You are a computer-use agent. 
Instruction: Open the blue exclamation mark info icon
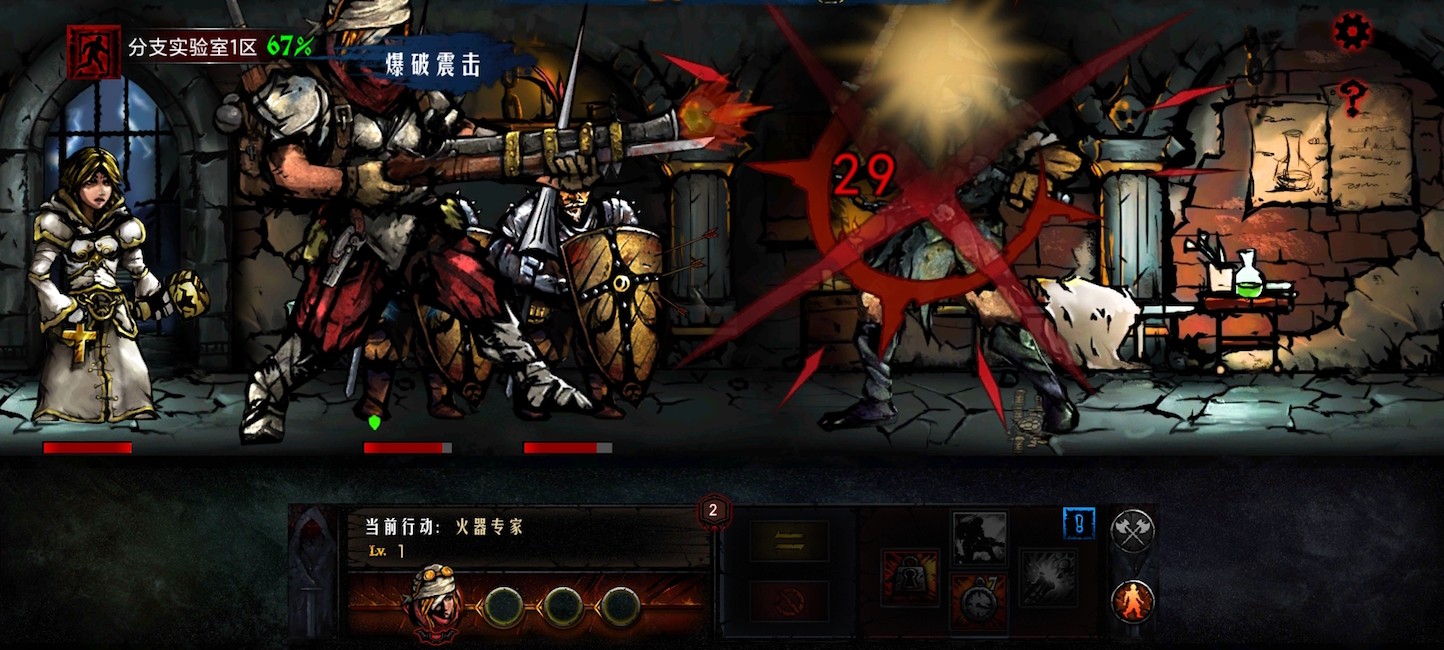(1078, 523)
